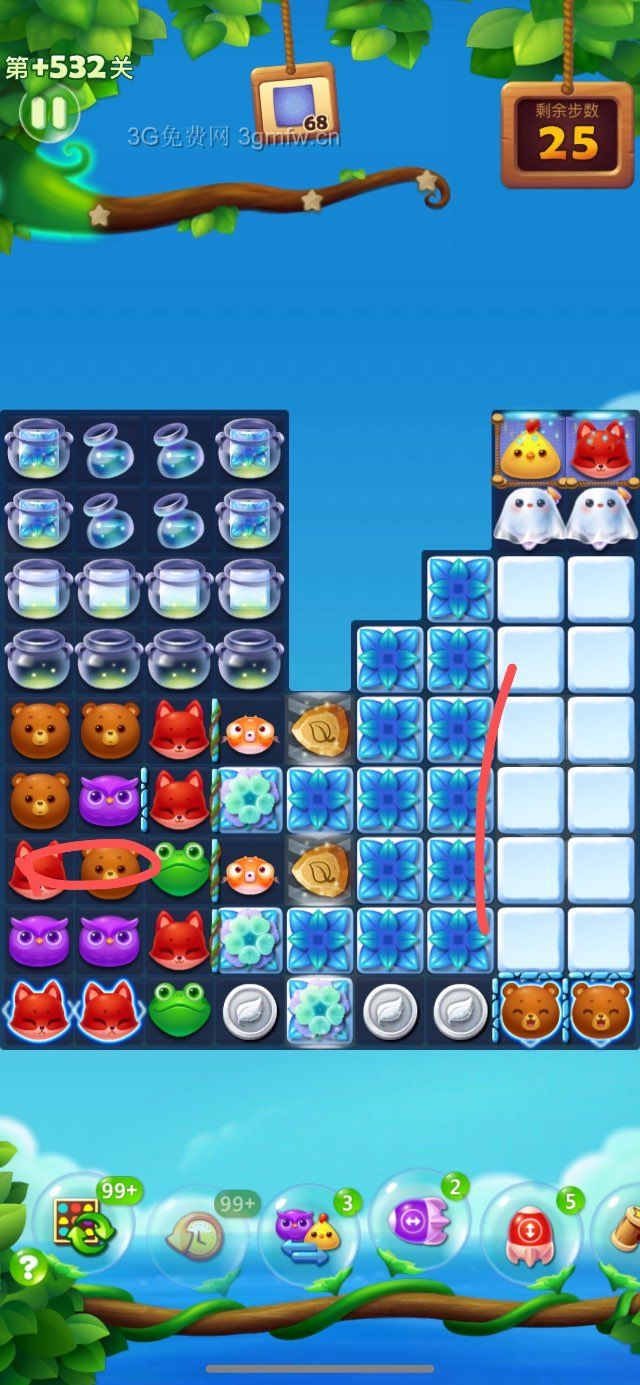
Task: Open help via the question mark button
Action: tap(28, 1268)
